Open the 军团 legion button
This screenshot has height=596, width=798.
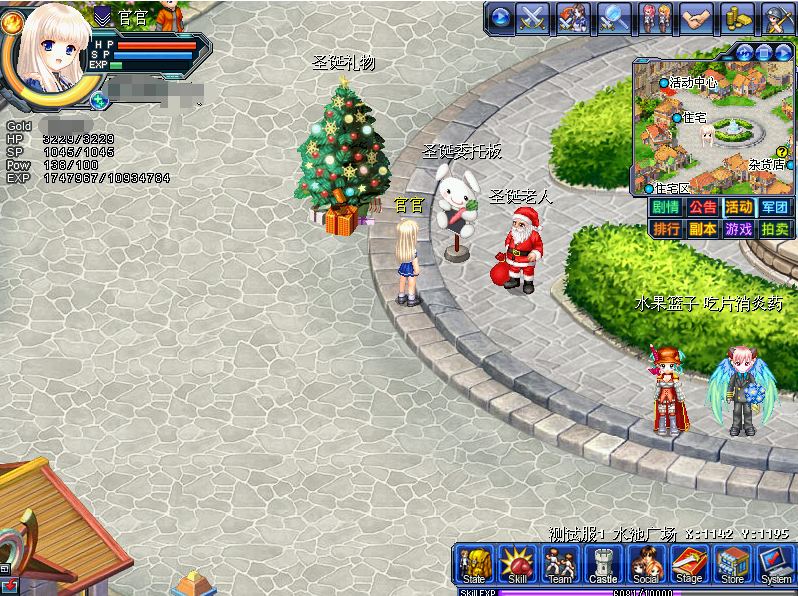click(775, 207)
